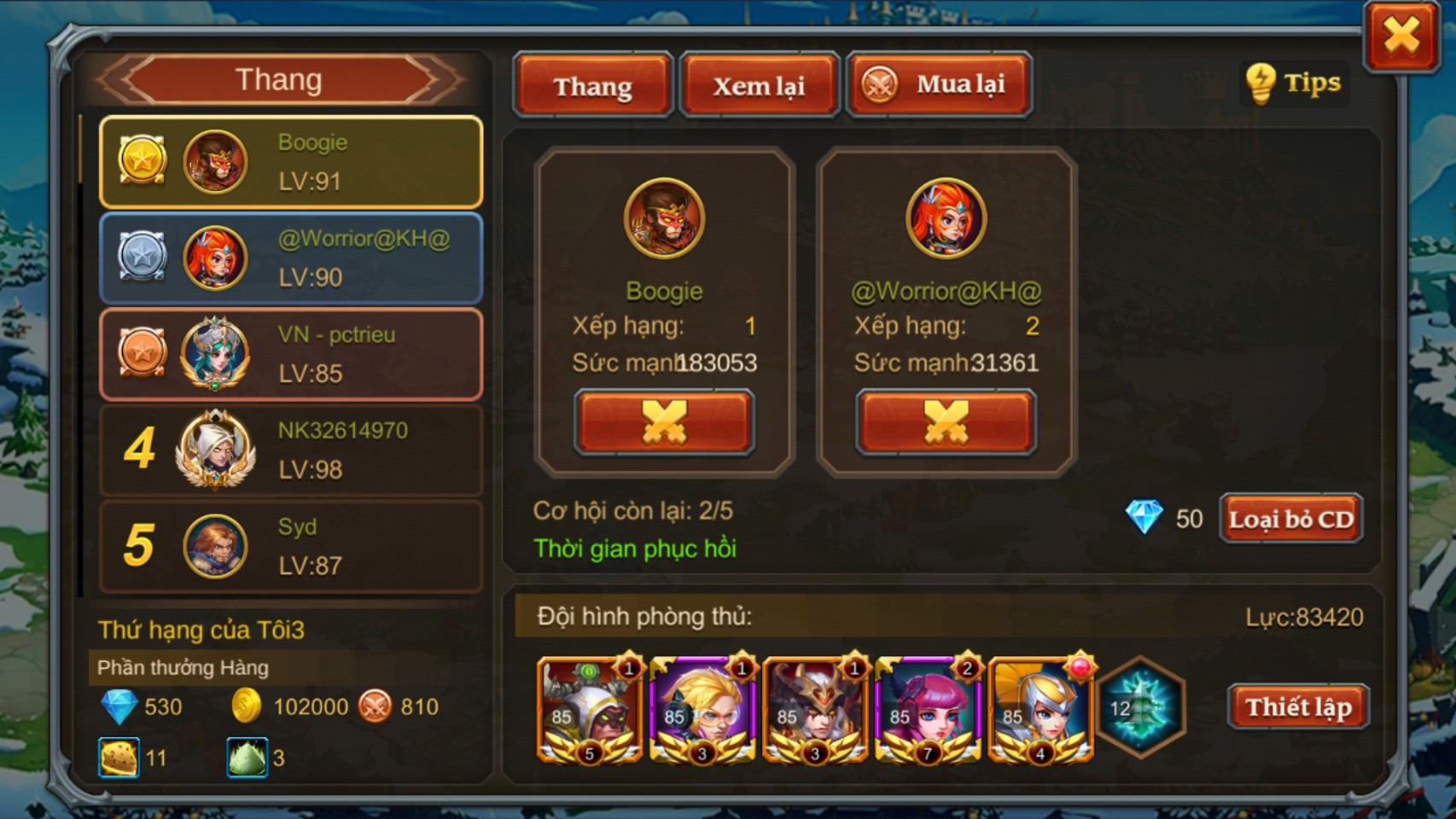Click the level 12 crystal tree icon
Viewport: 1456px width, 819px height.
pos(1141,708)
